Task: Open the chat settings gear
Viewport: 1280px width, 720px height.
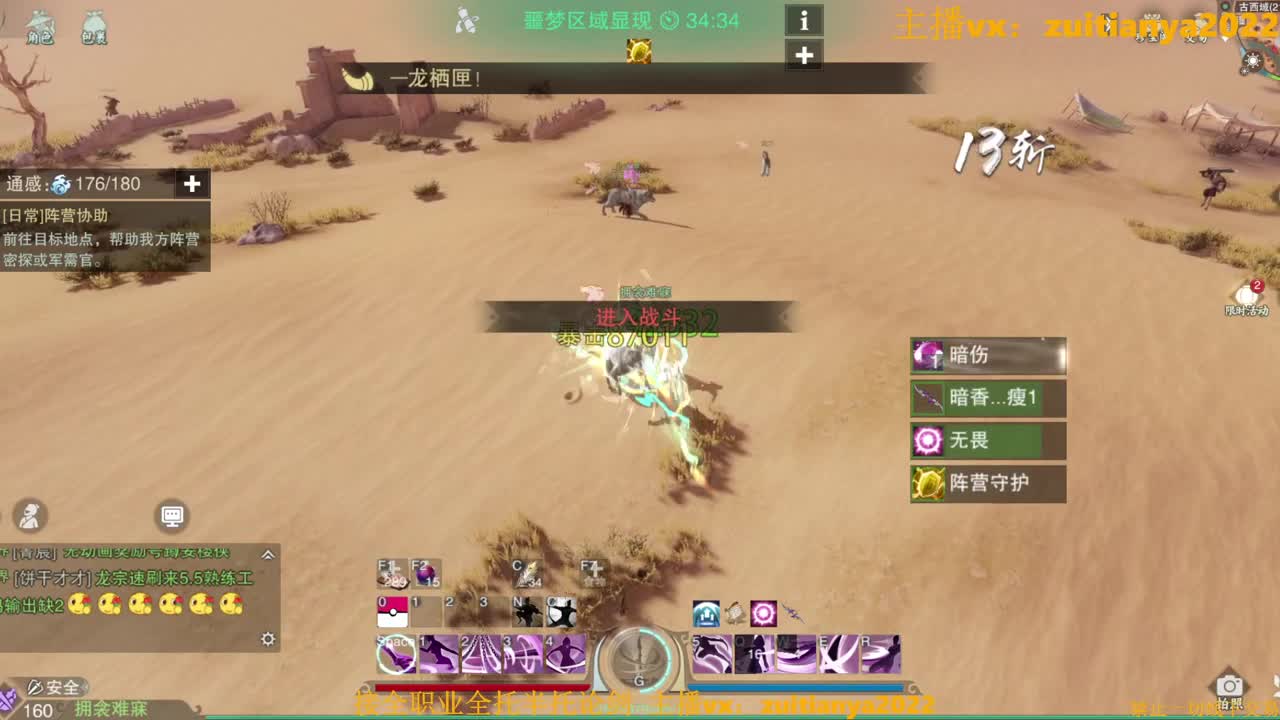Action: pos(267,637)
